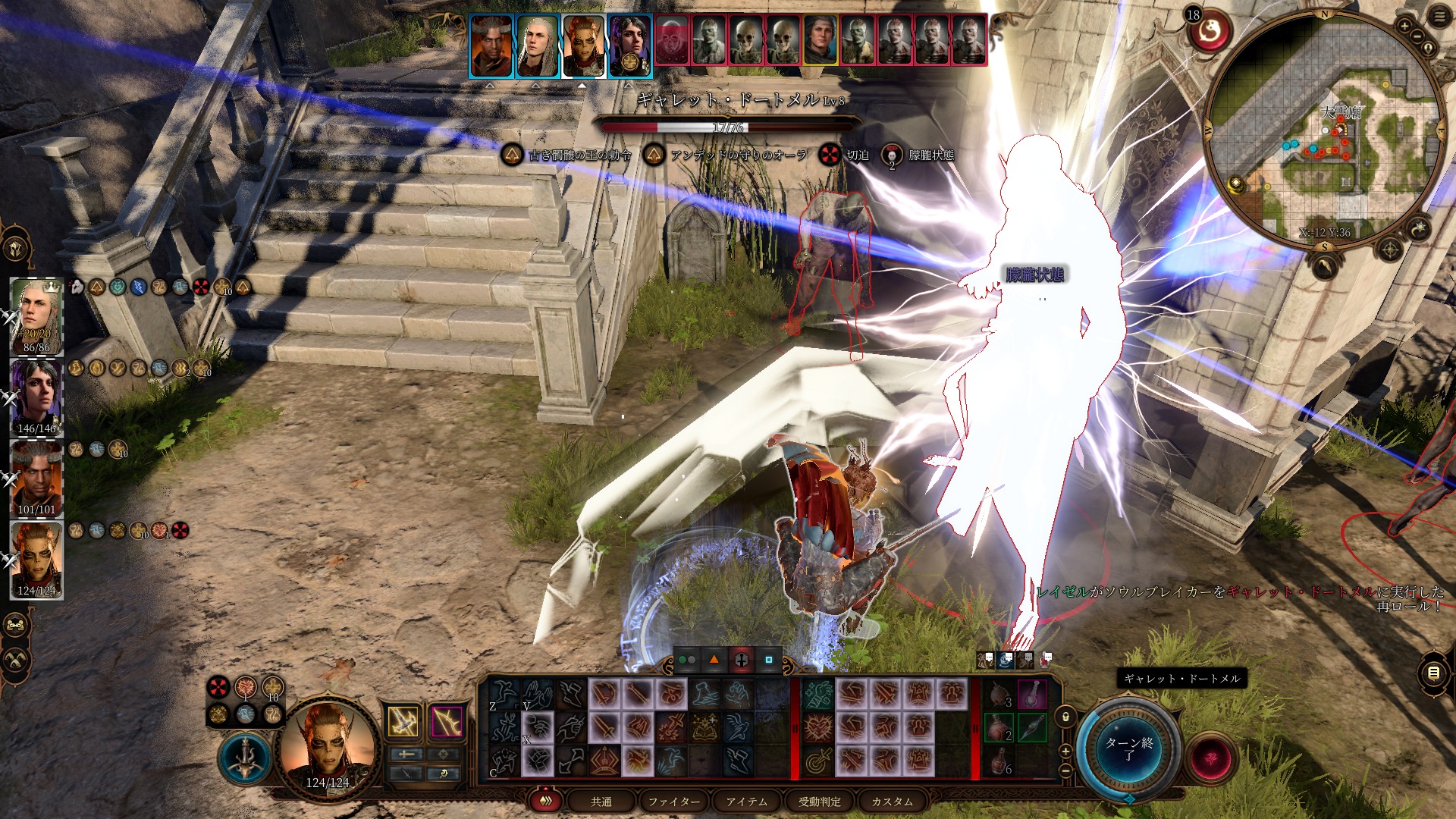Viewport: 1456px width, 819px height.
Task: Select the ranged bow weapon slot
Action: coord(447,721)
